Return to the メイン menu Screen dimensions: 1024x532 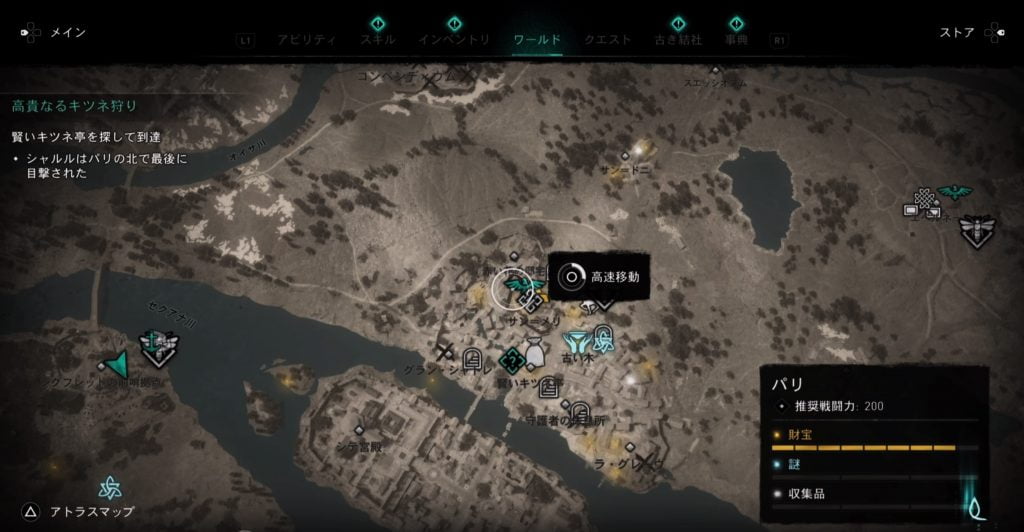pyautogui.click(x=67, y=33)
